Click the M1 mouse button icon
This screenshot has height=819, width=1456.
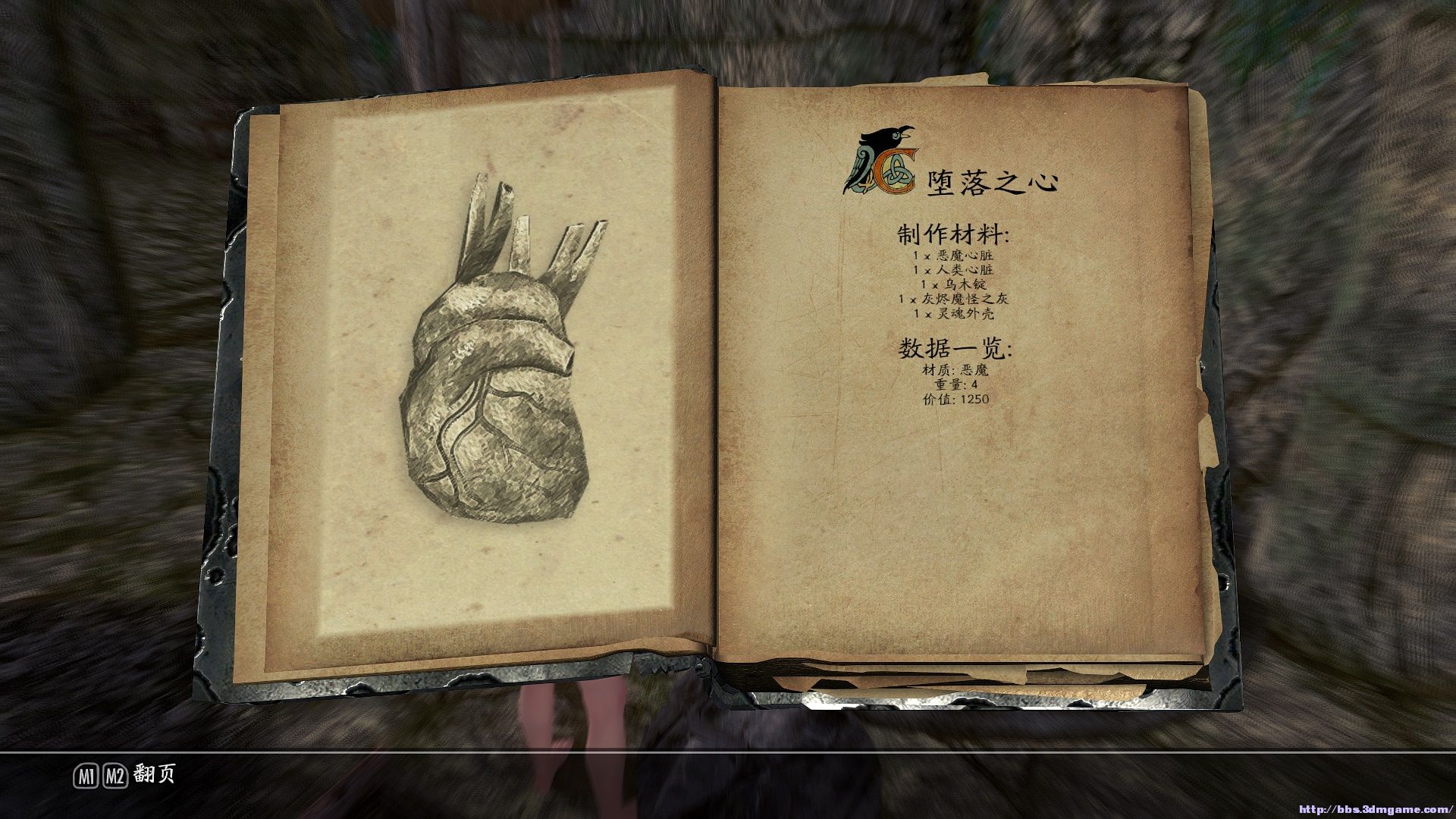(x=86, y=776)
